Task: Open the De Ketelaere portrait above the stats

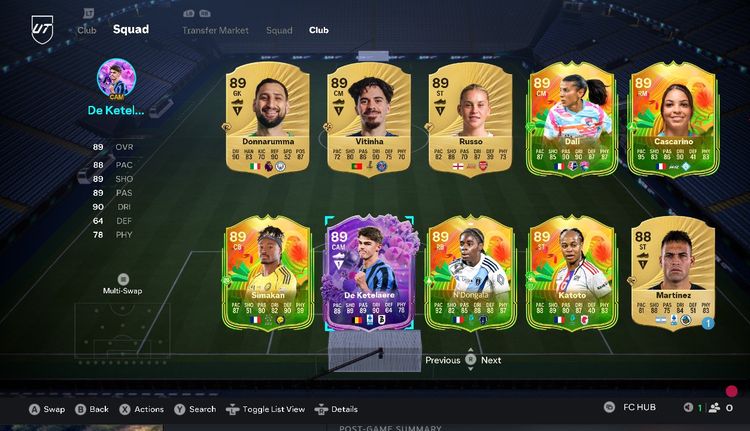Action: [116, 77]
